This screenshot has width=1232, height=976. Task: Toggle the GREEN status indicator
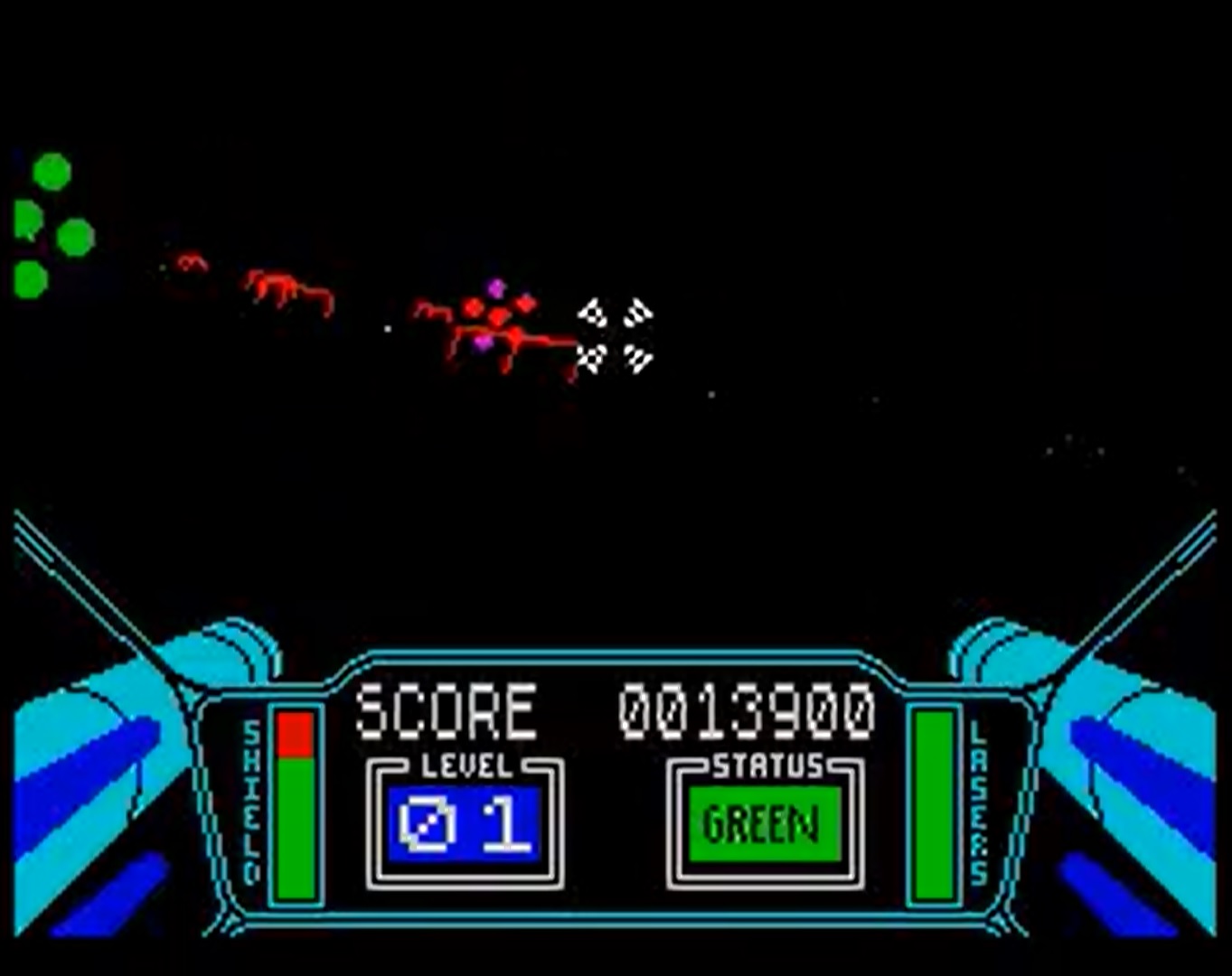(764, 823)
